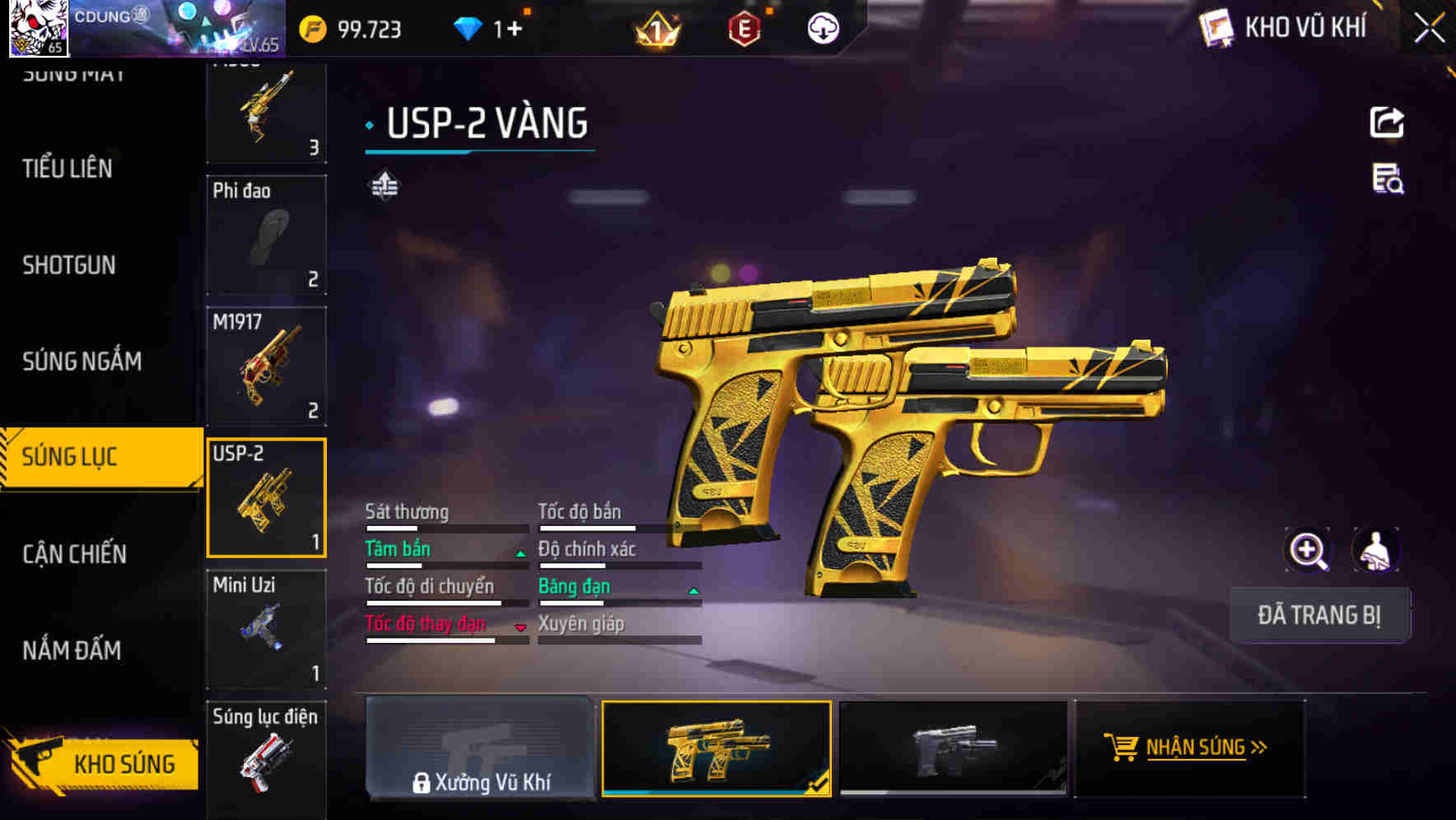Toggle the magnifier zoom view of the weapon
This screenshot has width=1456, height=820.
point(1307,550)
